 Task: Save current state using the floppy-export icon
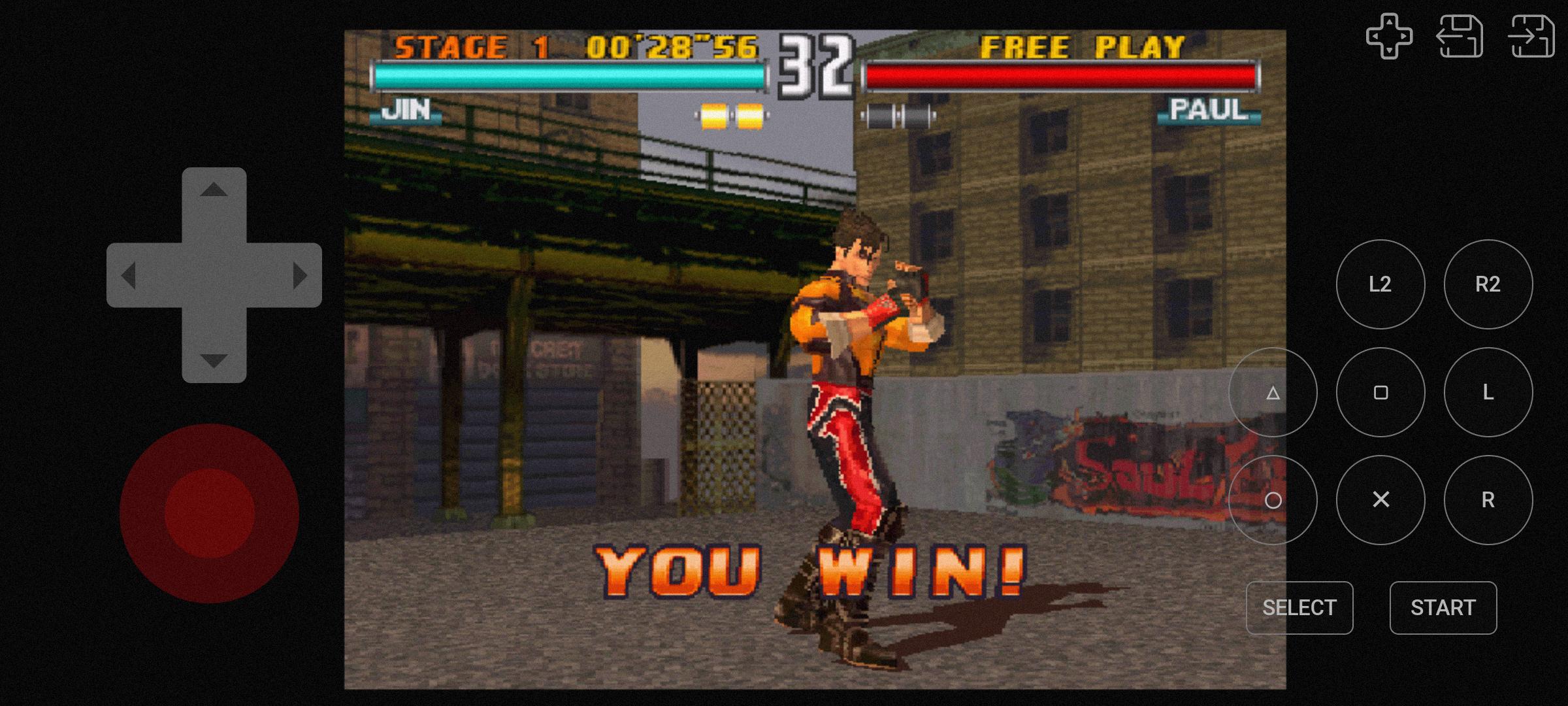pos(1533,37)
